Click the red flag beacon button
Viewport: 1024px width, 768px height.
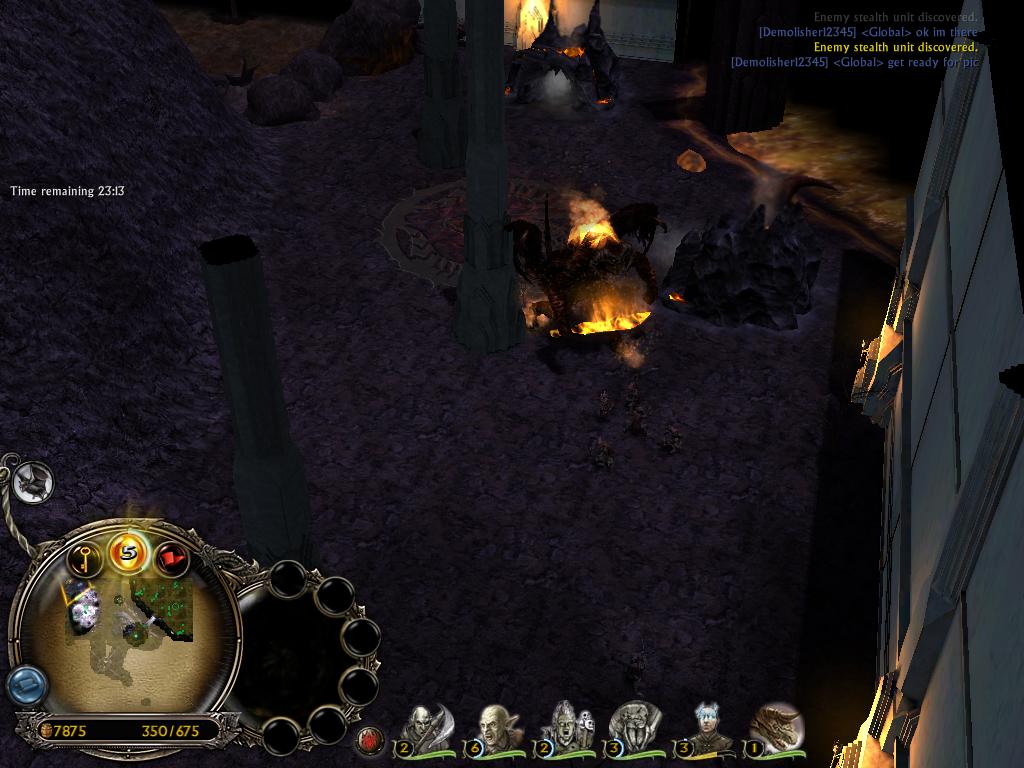point(172,559)
